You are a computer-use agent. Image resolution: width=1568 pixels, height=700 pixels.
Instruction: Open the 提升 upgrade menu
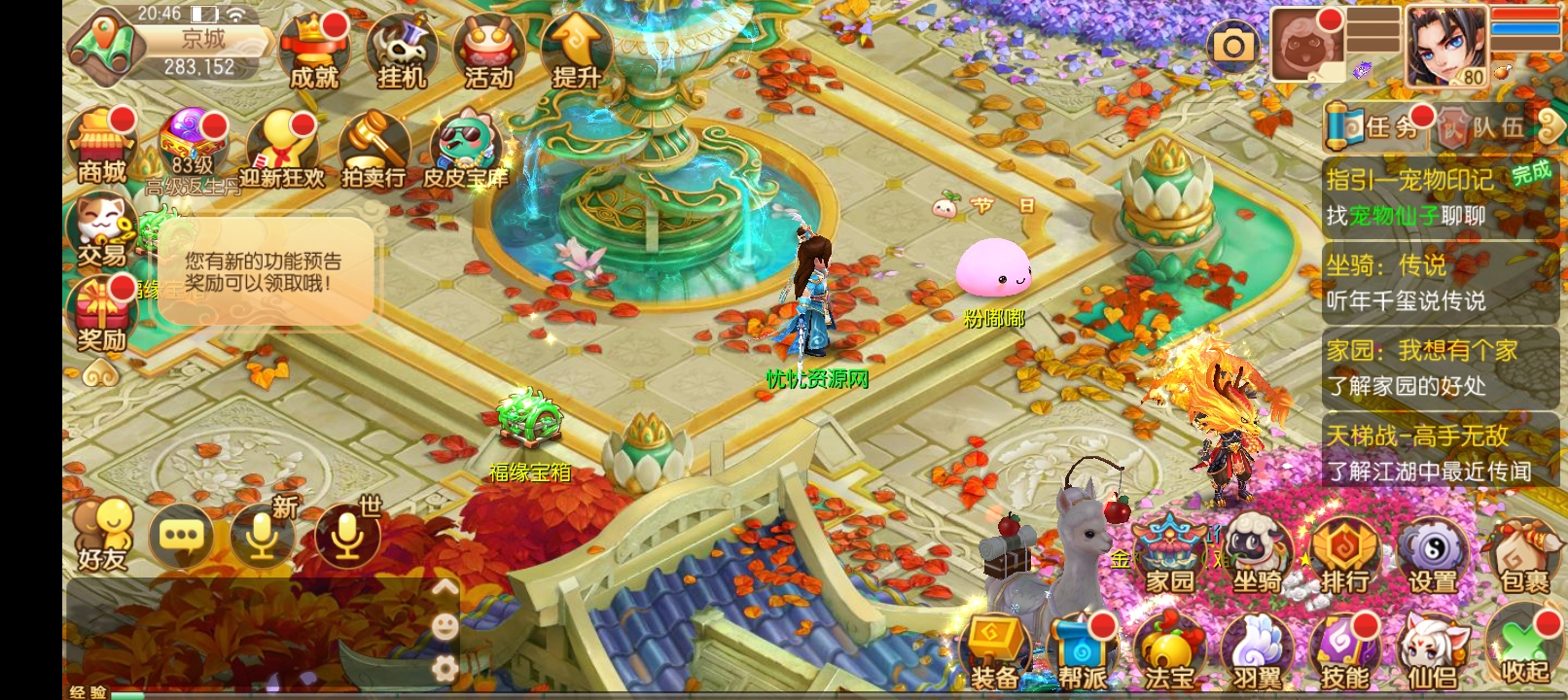coord(576,51)
